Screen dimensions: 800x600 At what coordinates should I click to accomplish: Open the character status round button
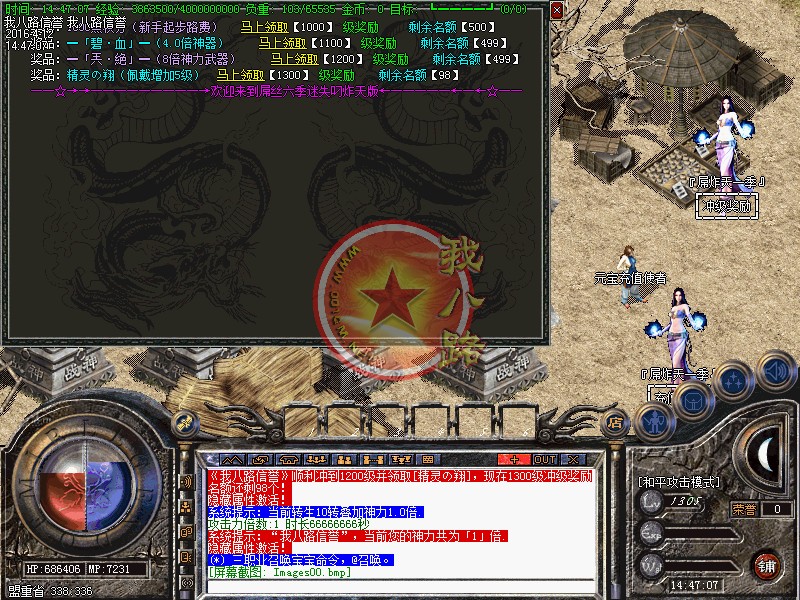[x=656, y=421]
